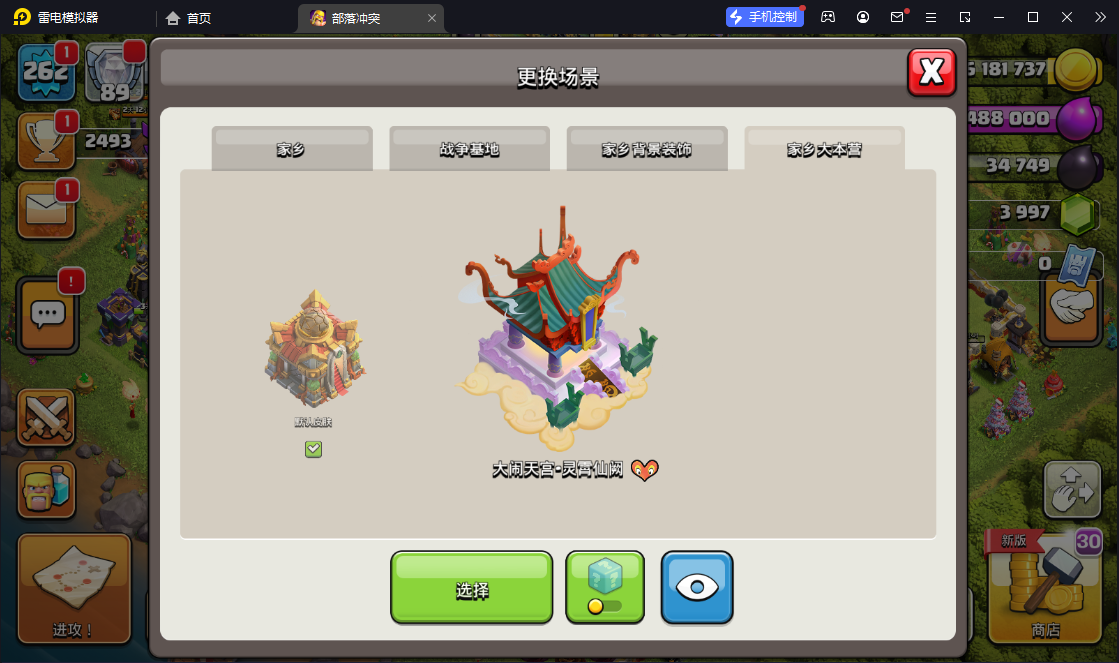Confirm with the green 选择 button
Screen dimensions: 1119x663
471,588
